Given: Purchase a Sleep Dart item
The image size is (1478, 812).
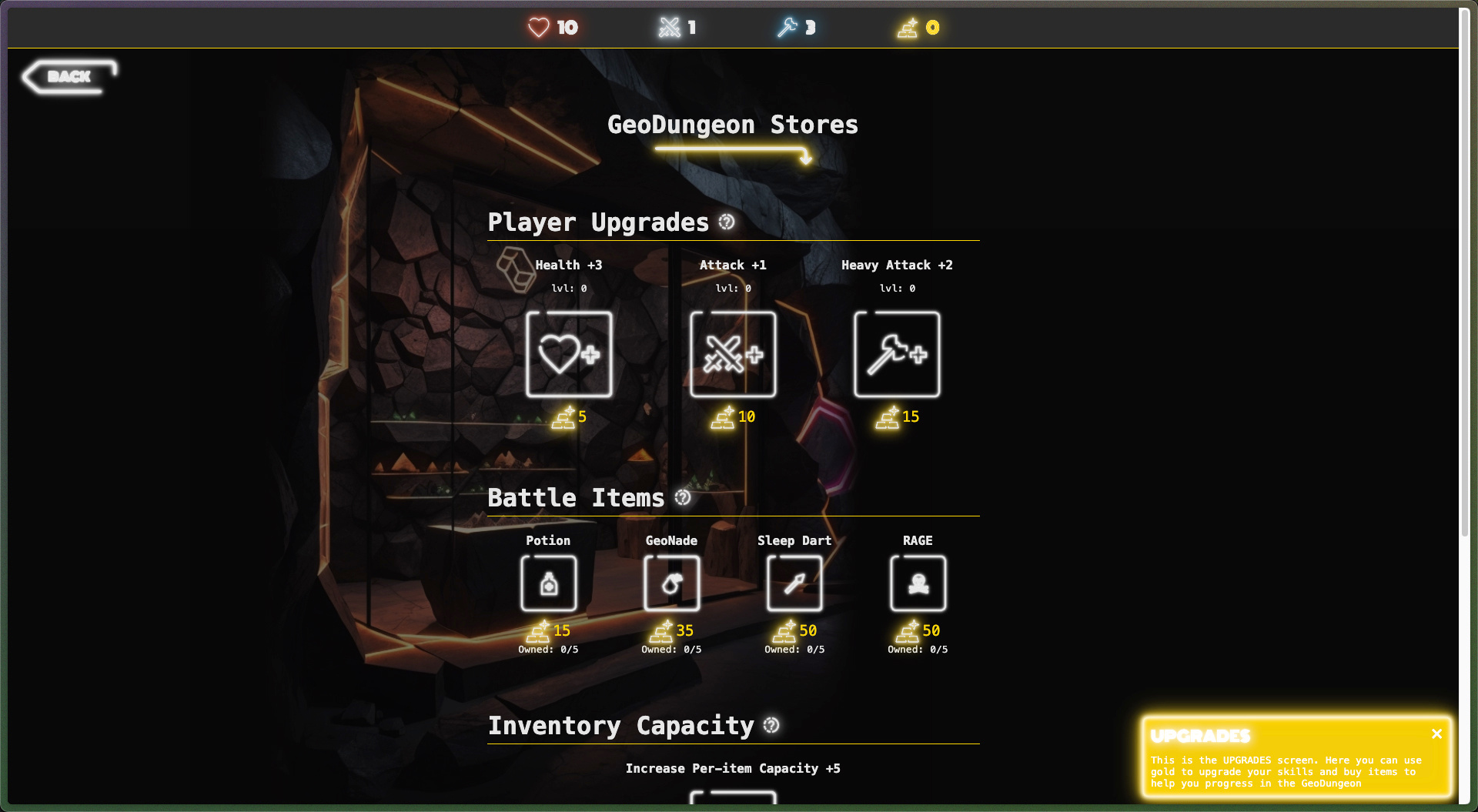Looking at the screenshot, I should coord(794,583).
